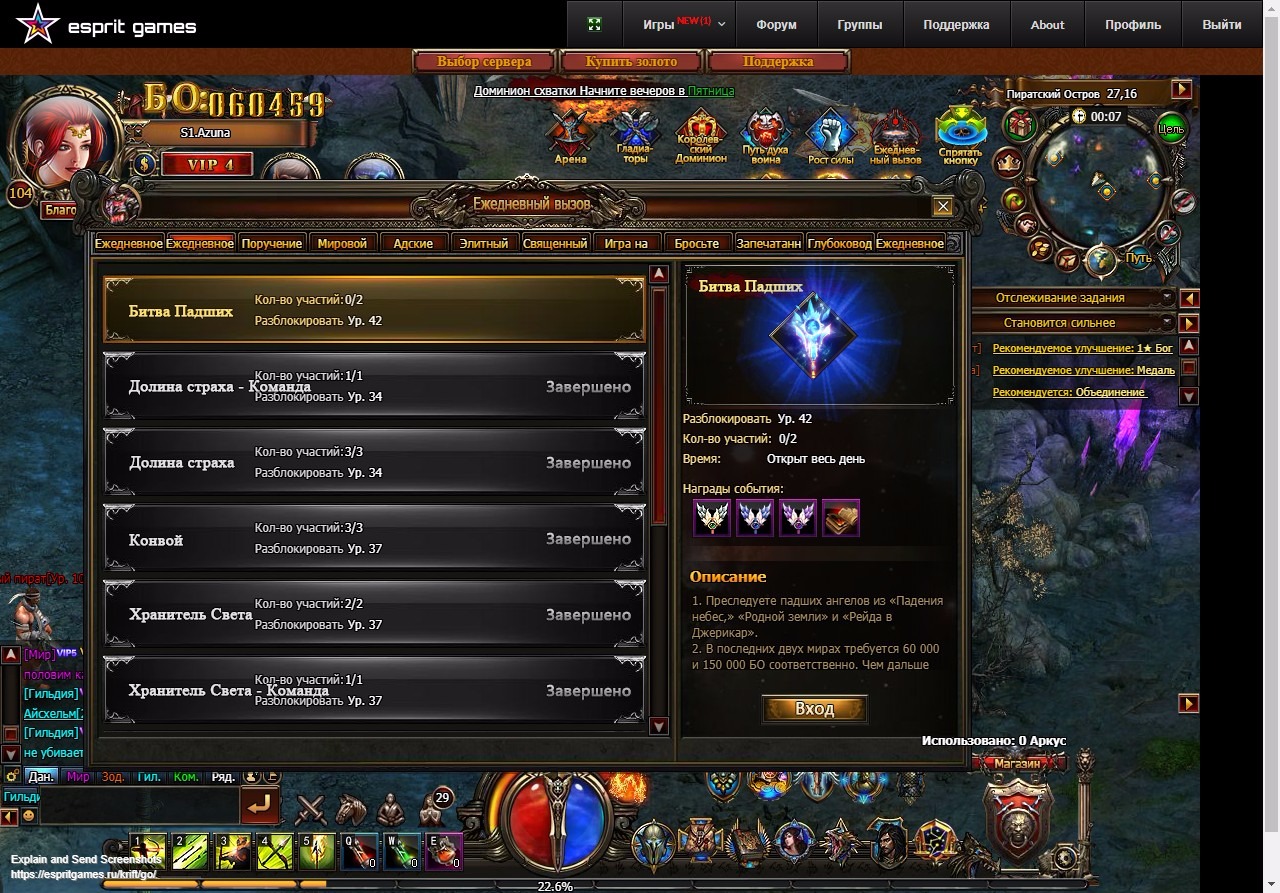Switch to the Элитный tab
1280x893 pixels.
click(484, 243)
